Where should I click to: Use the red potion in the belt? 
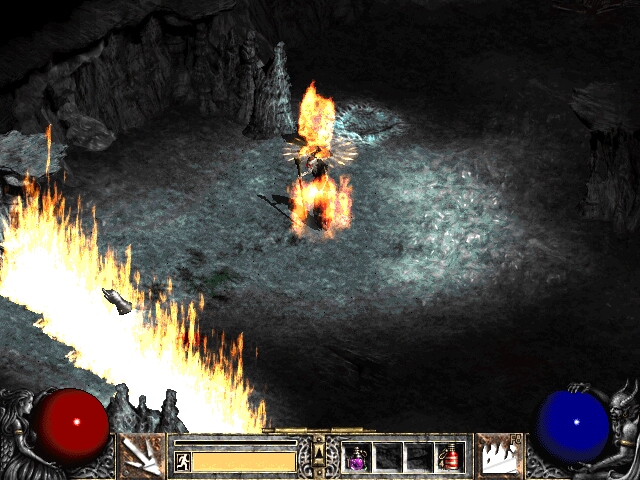coord(449,457)
